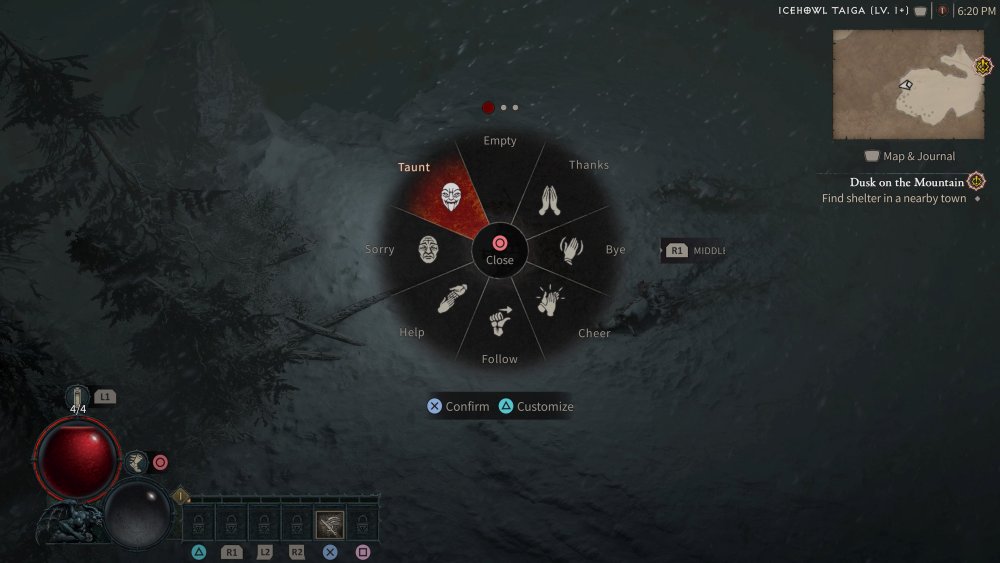Choose the Thanks praying-hands emote
This screenshot has height=563, width=1000.
pyautogui.click(x=549, y=199)
